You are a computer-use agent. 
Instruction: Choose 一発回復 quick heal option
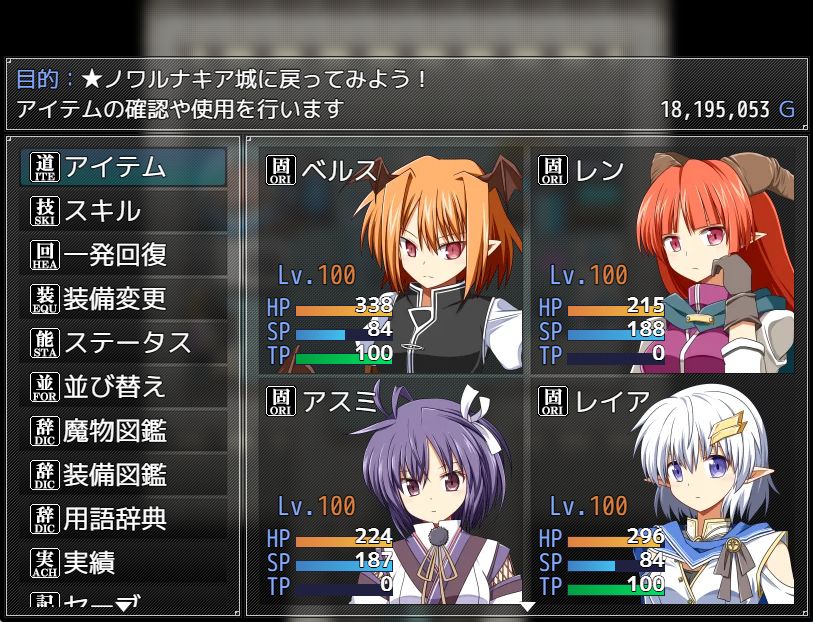pos(123,255)
